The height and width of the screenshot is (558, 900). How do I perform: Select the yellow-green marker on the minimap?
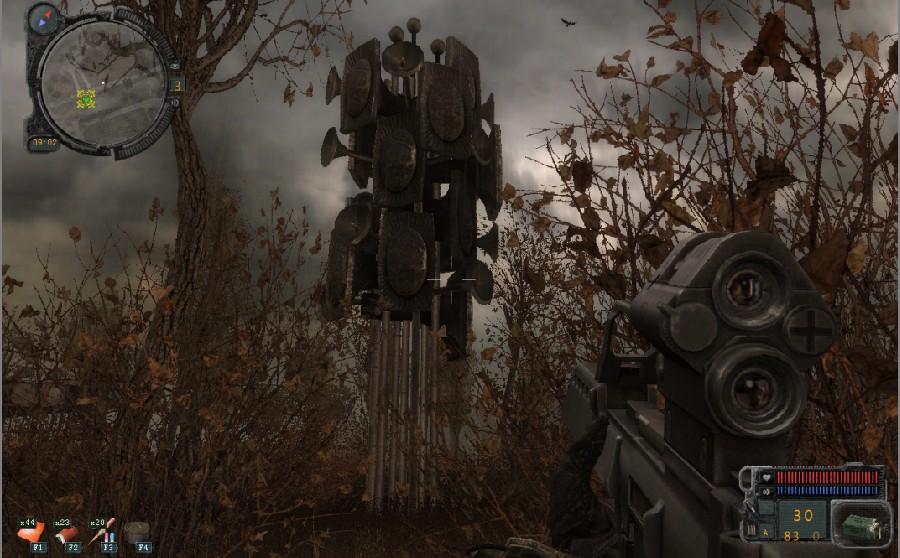point(86,98)
